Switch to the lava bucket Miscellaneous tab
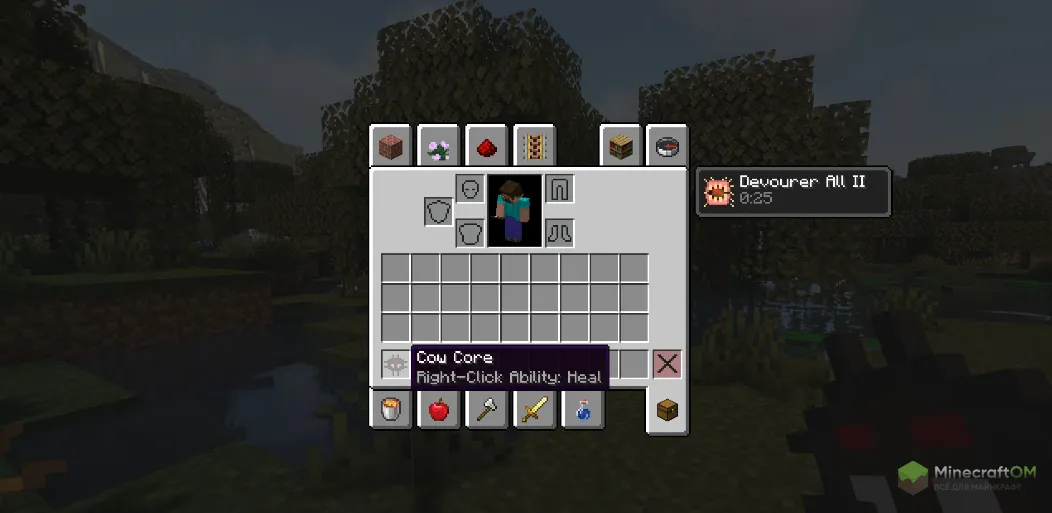Screen dimensions: 1052x513 point(390,409)
